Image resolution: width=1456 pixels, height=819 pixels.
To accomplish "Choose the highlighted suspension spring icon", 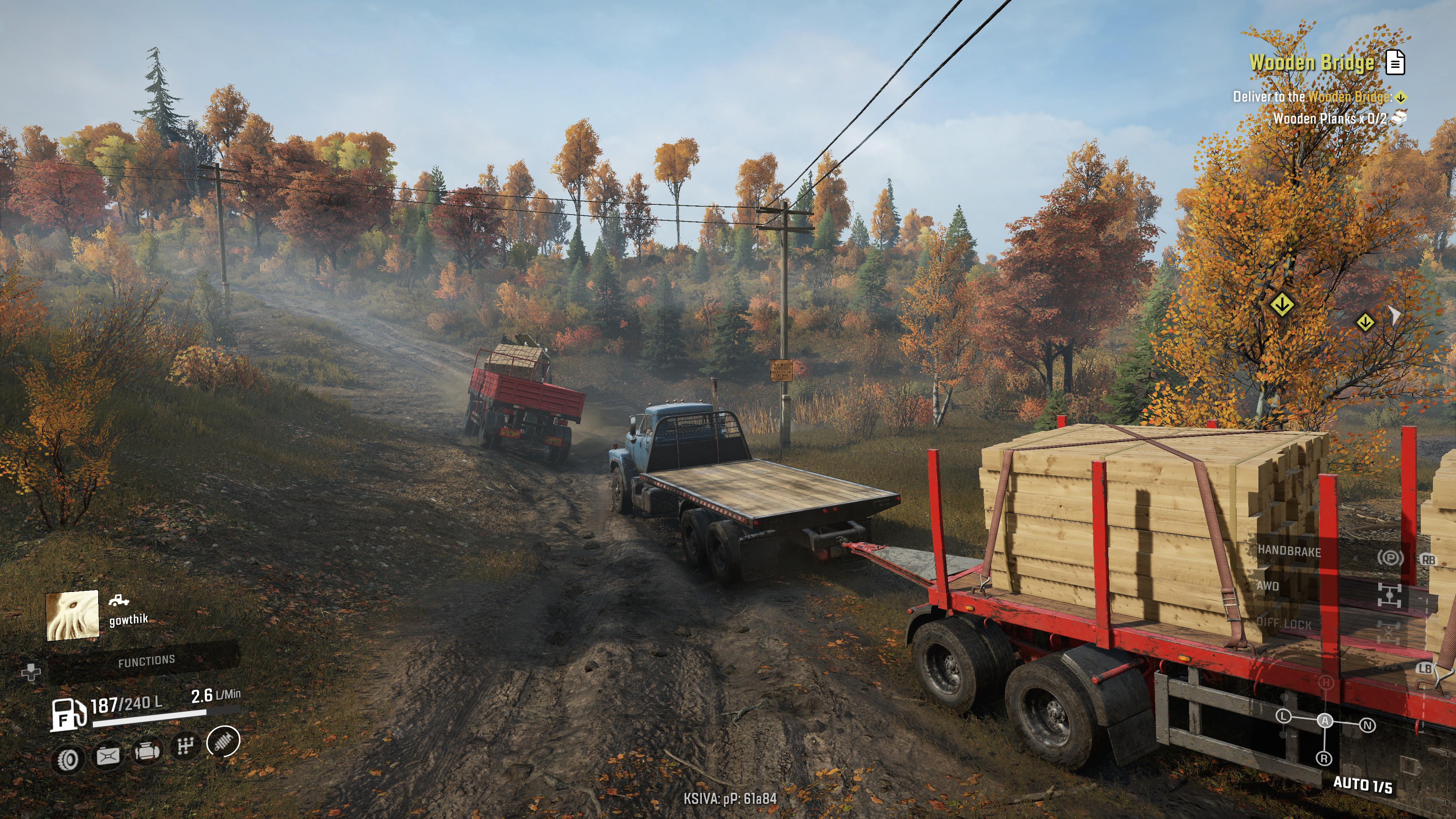I will point(223,741).
